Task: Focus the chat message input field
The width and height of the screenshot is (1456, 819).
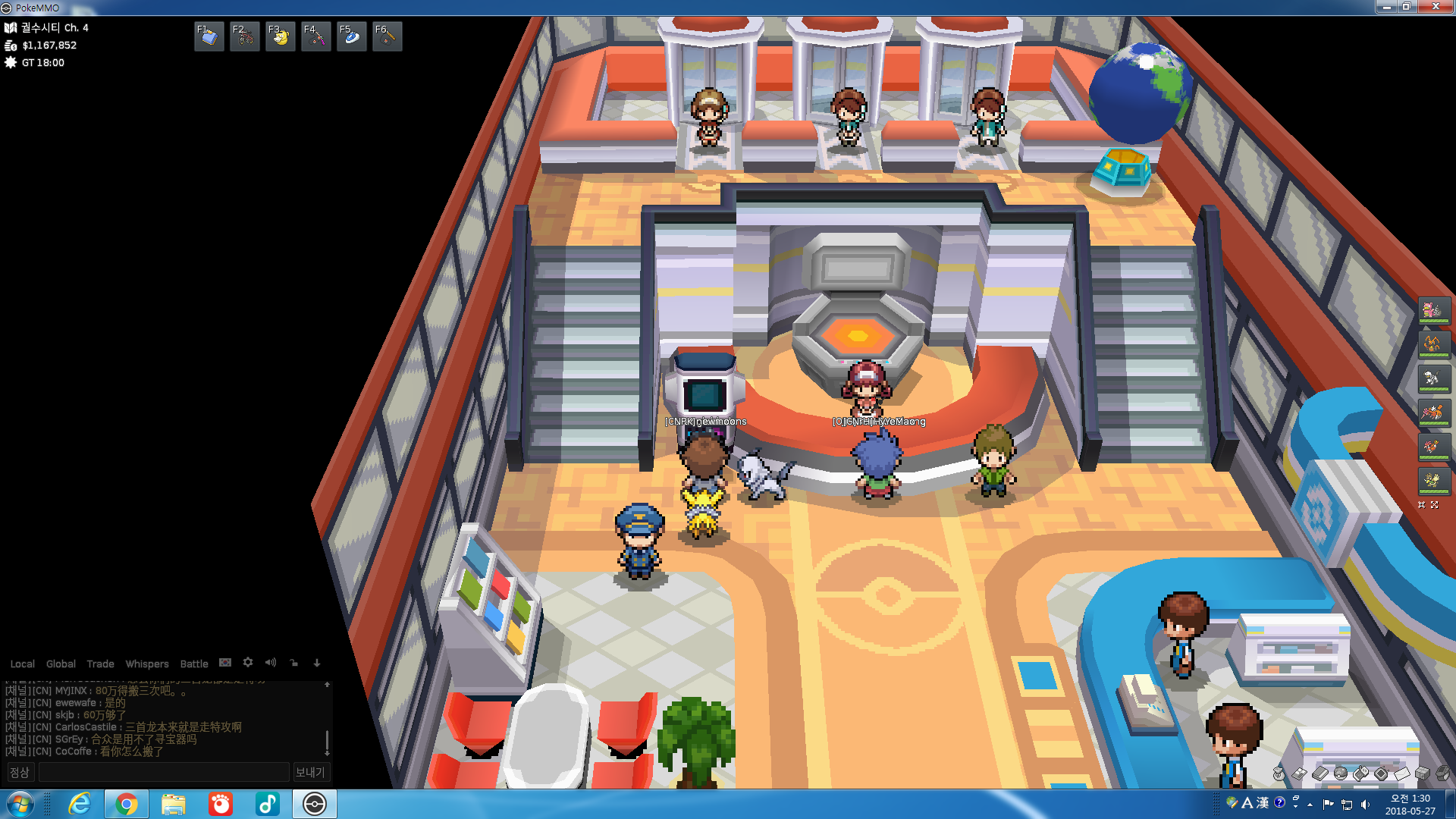Action: [x=163, y=772]
